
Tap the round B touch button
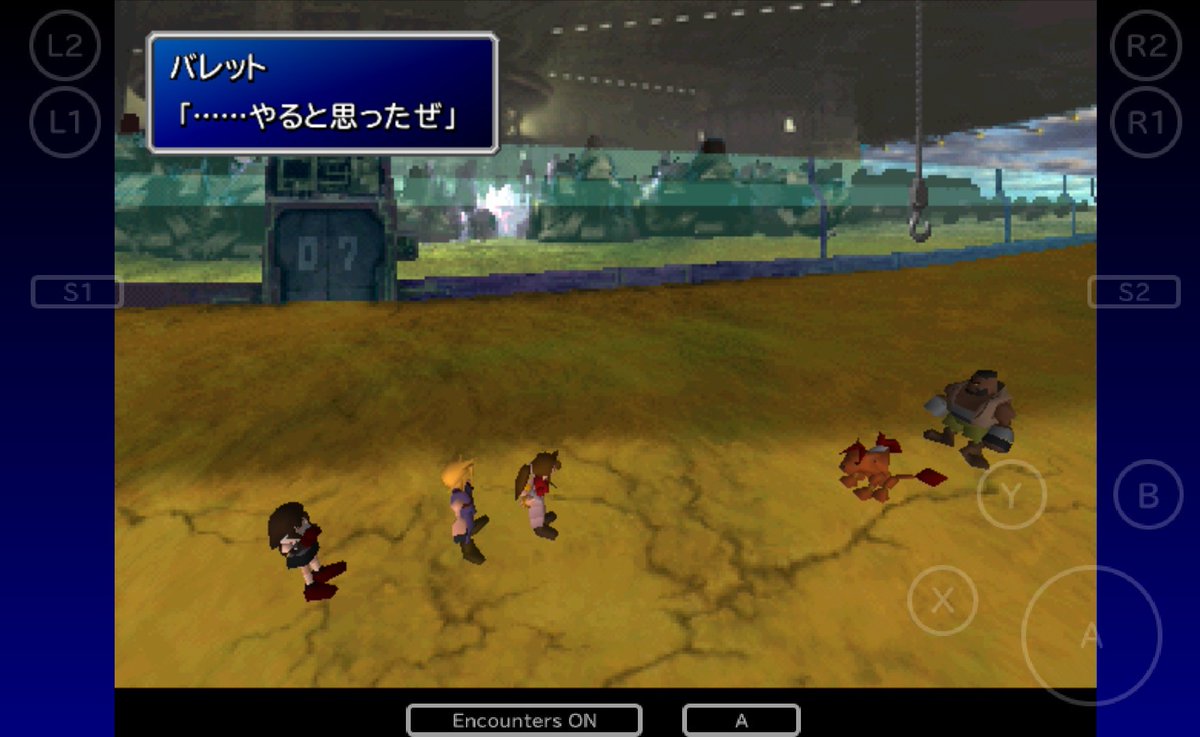pyautogui.click(x=1148, y=495)
